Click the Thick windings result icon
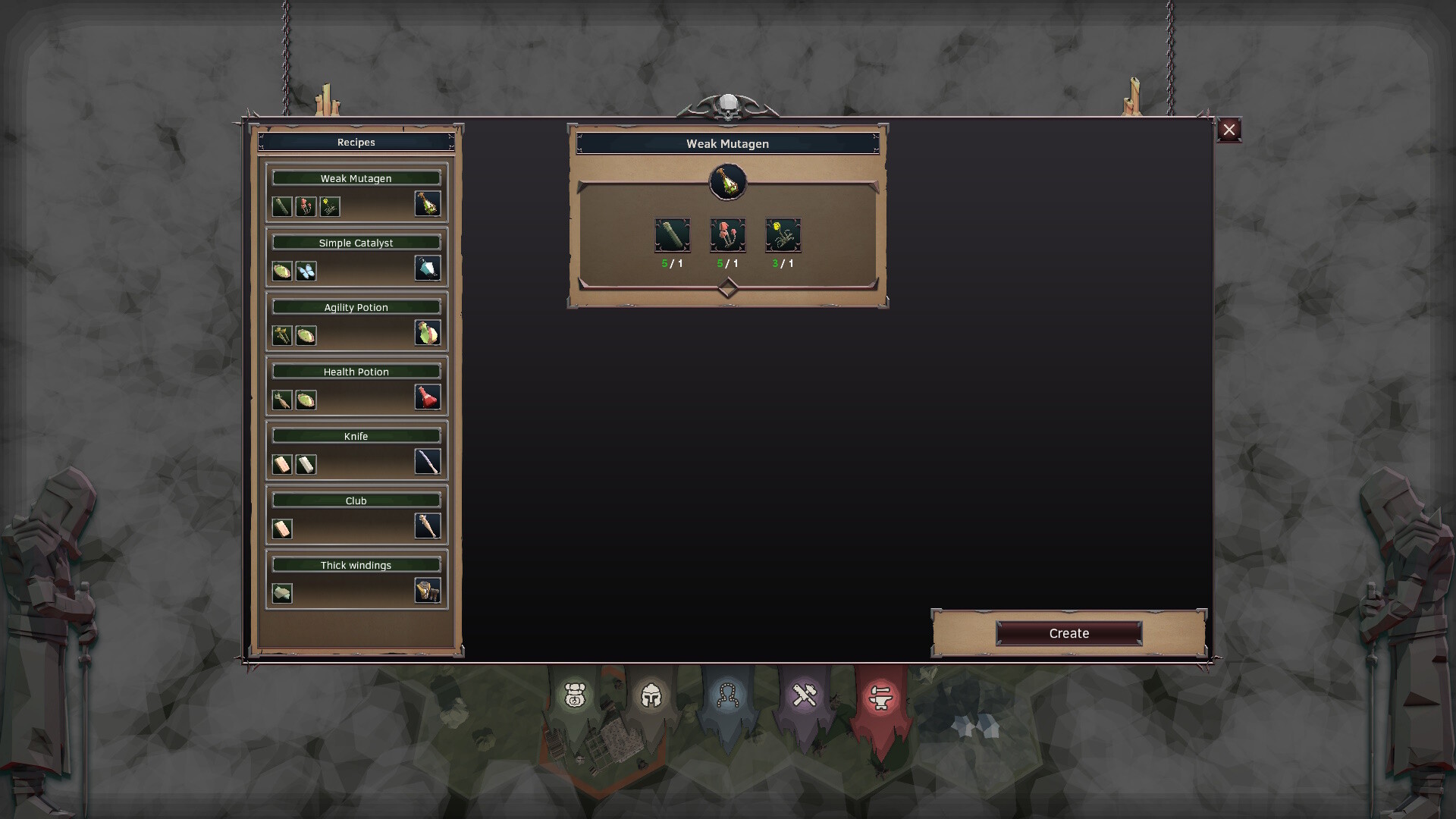Screen dimensions: 1456x819 427,591
